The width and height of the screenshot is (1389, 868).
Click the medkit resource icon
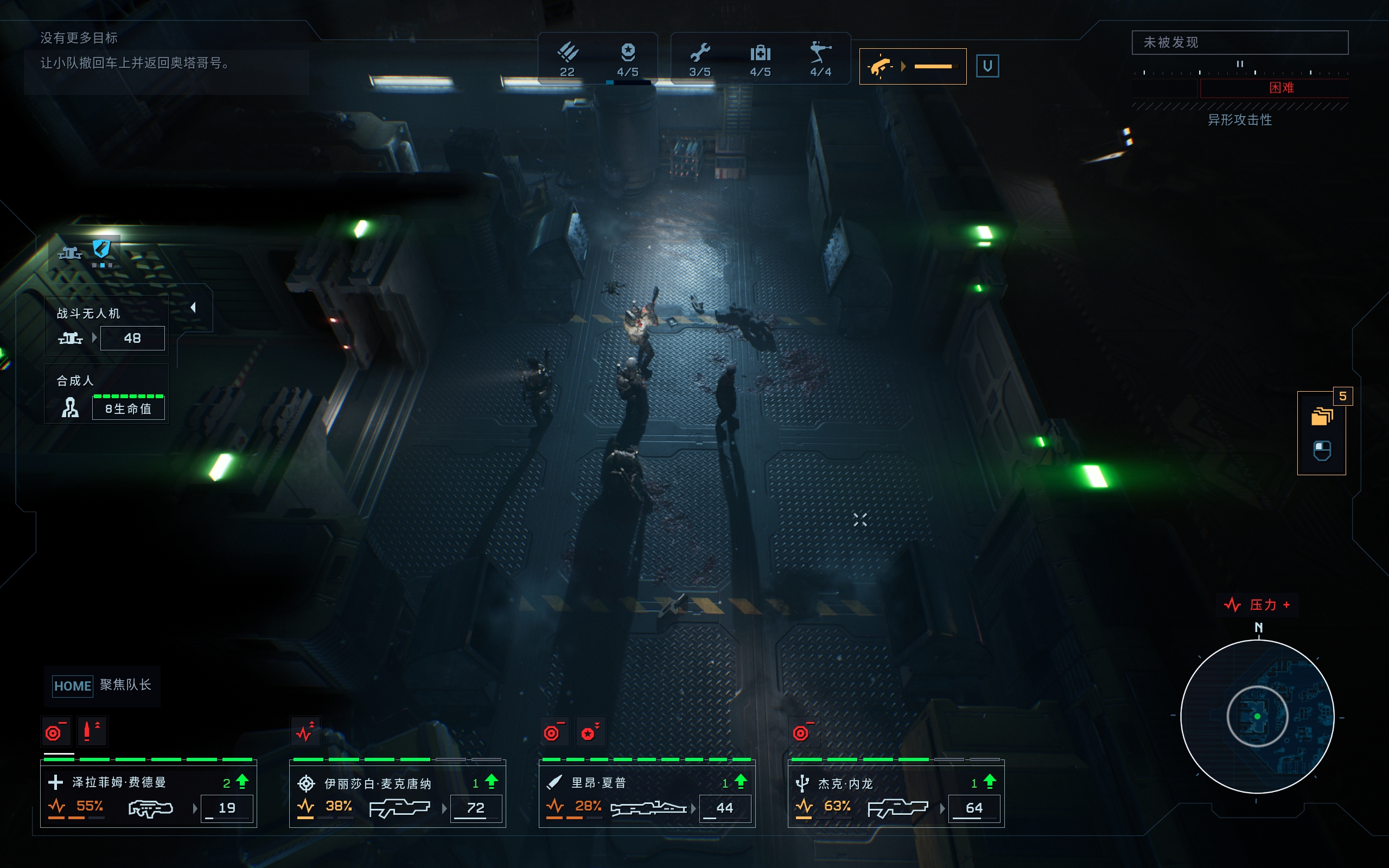[760, 53]
